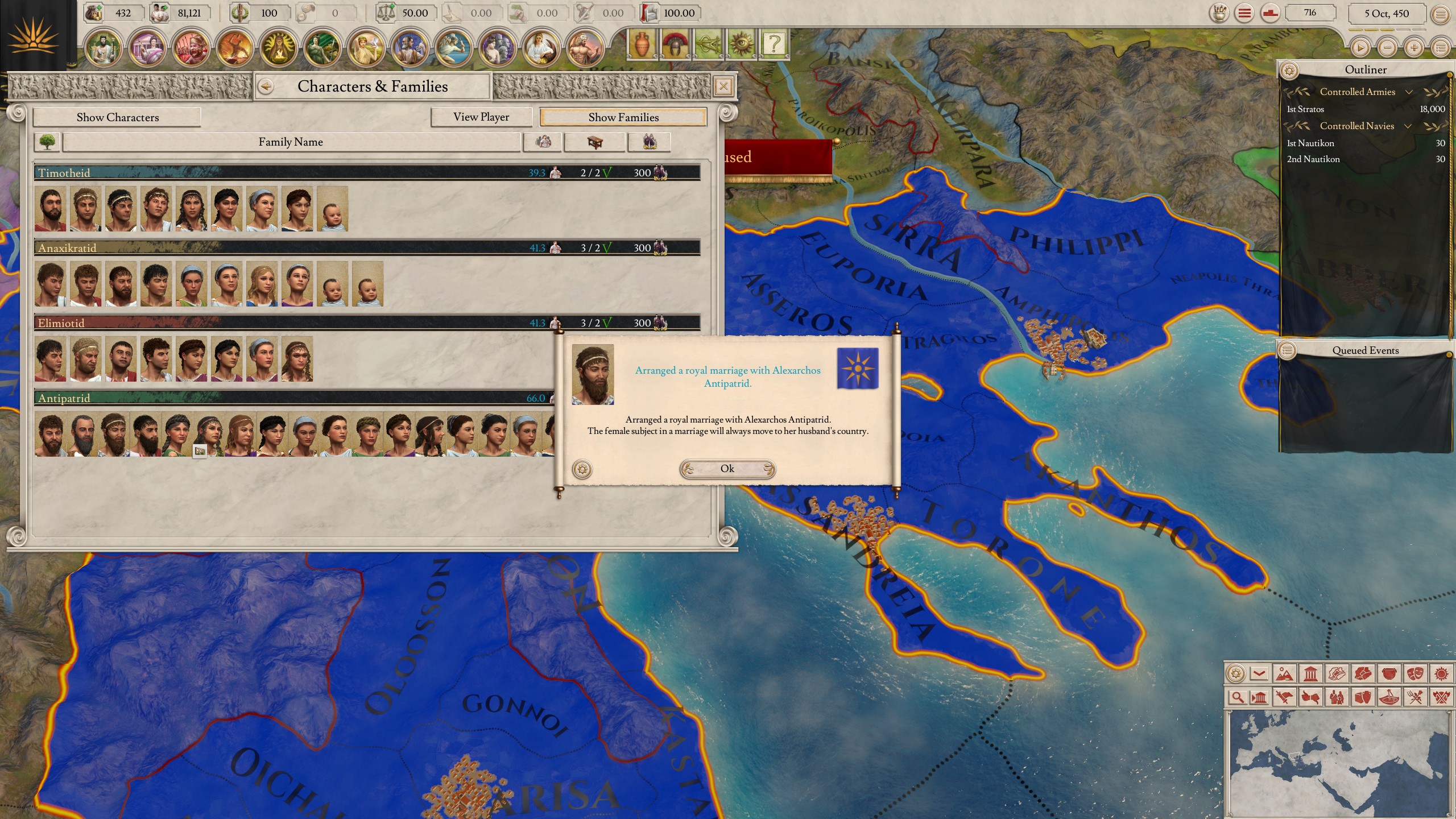Image resolution: width=1456 pixels, height=819 pixels.
Task: Switch to the Show Families tab
Action: (x=623, y=117)
